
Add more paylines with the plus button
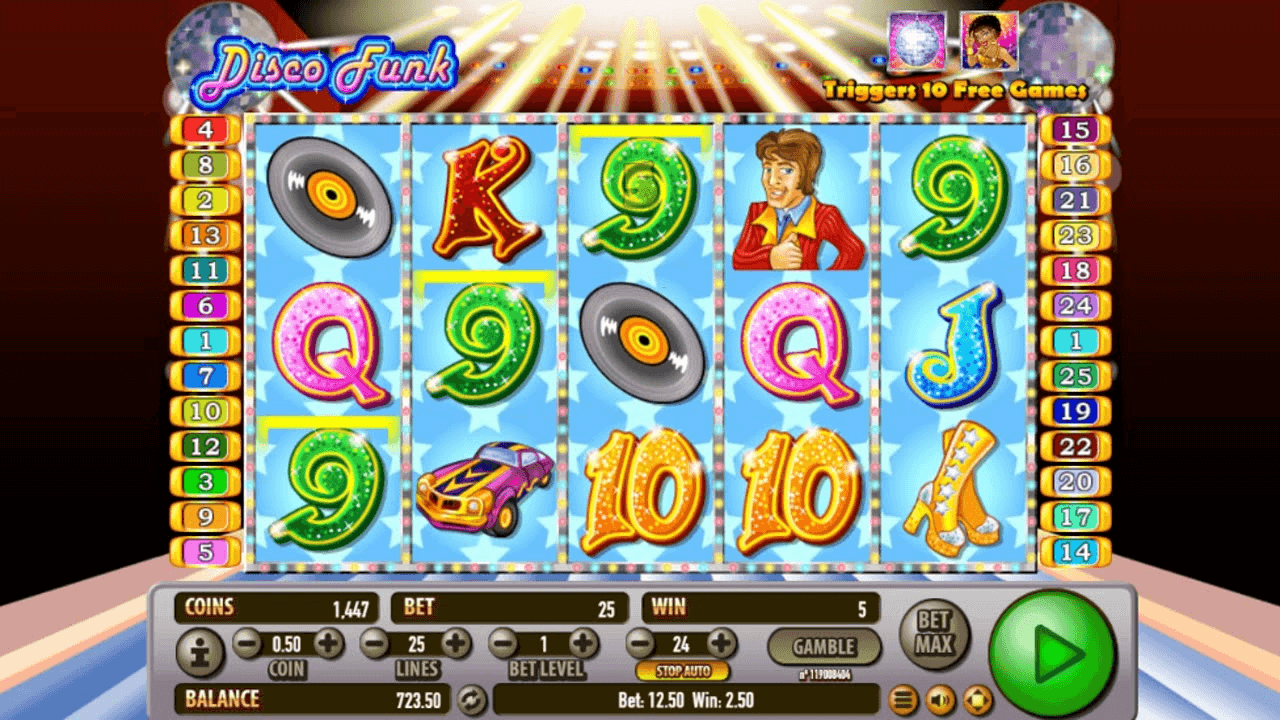pyautogui.click(x=456, y=643)
